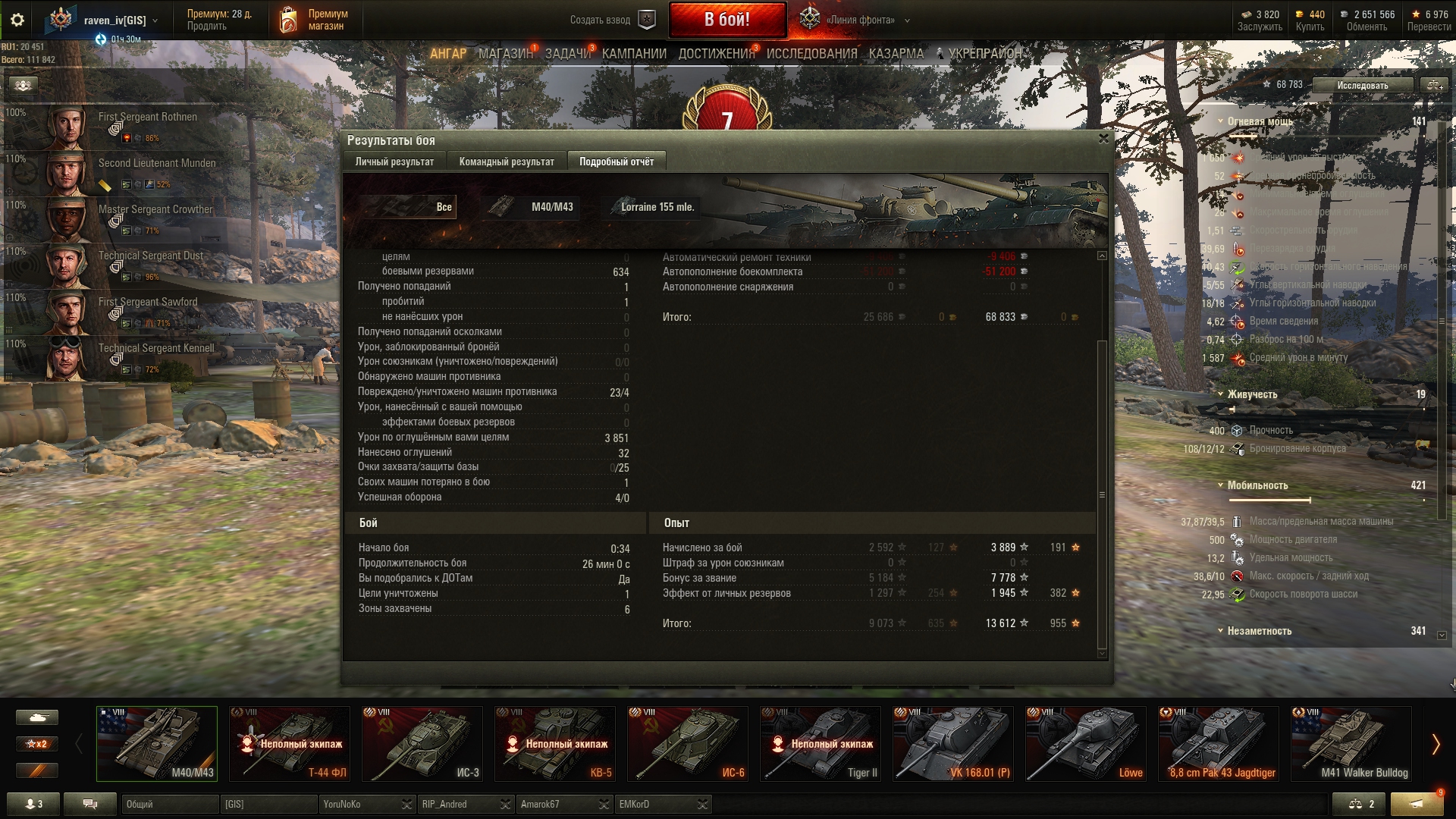Show results for the M40/M43 vehicle
This screenshot has width=1456, height=819.
[532, 207]
